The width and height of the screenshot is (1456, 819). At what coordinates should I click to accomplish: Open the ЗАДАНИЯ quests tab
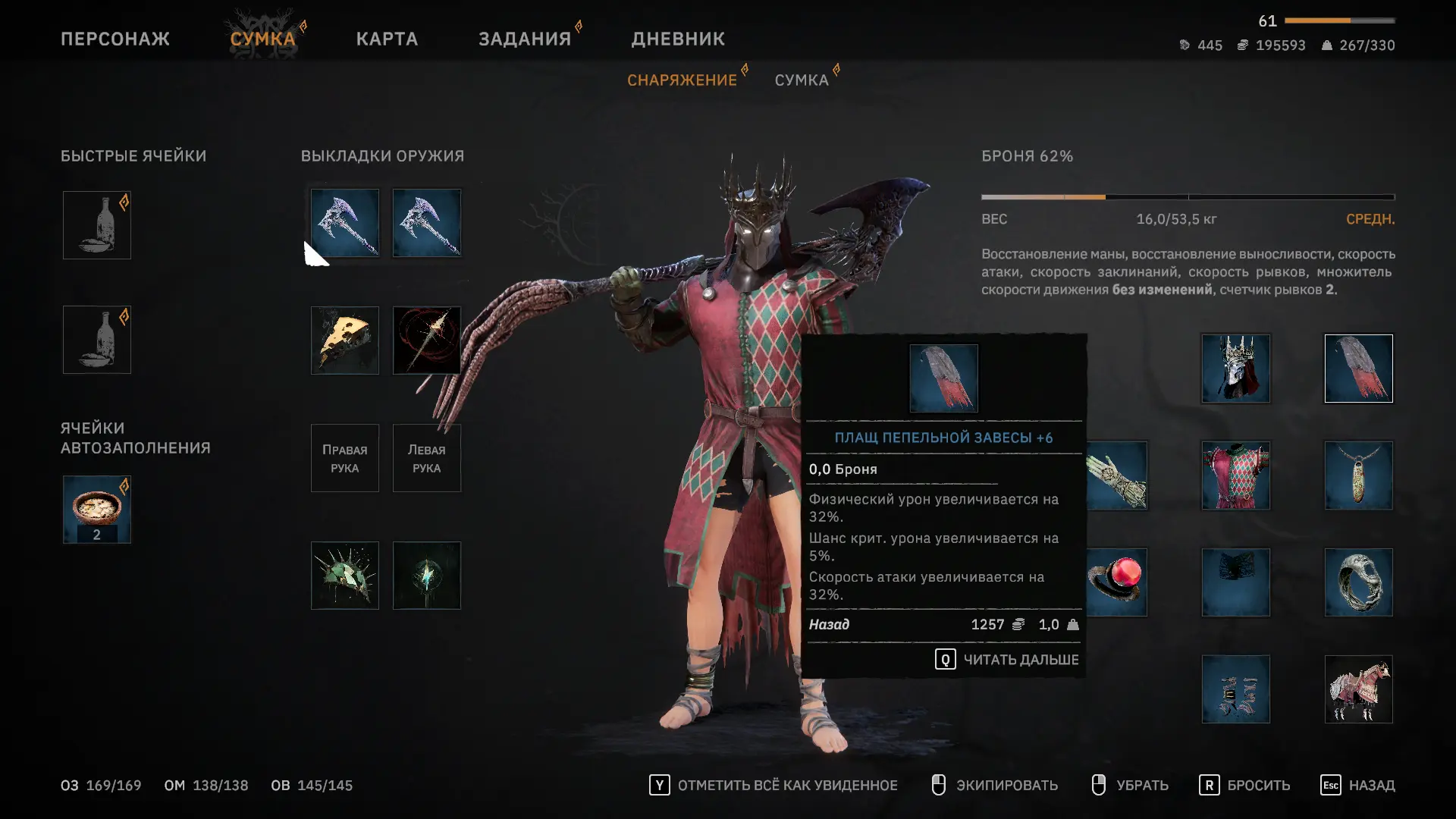pyautogui.click(x=525, y=39)
